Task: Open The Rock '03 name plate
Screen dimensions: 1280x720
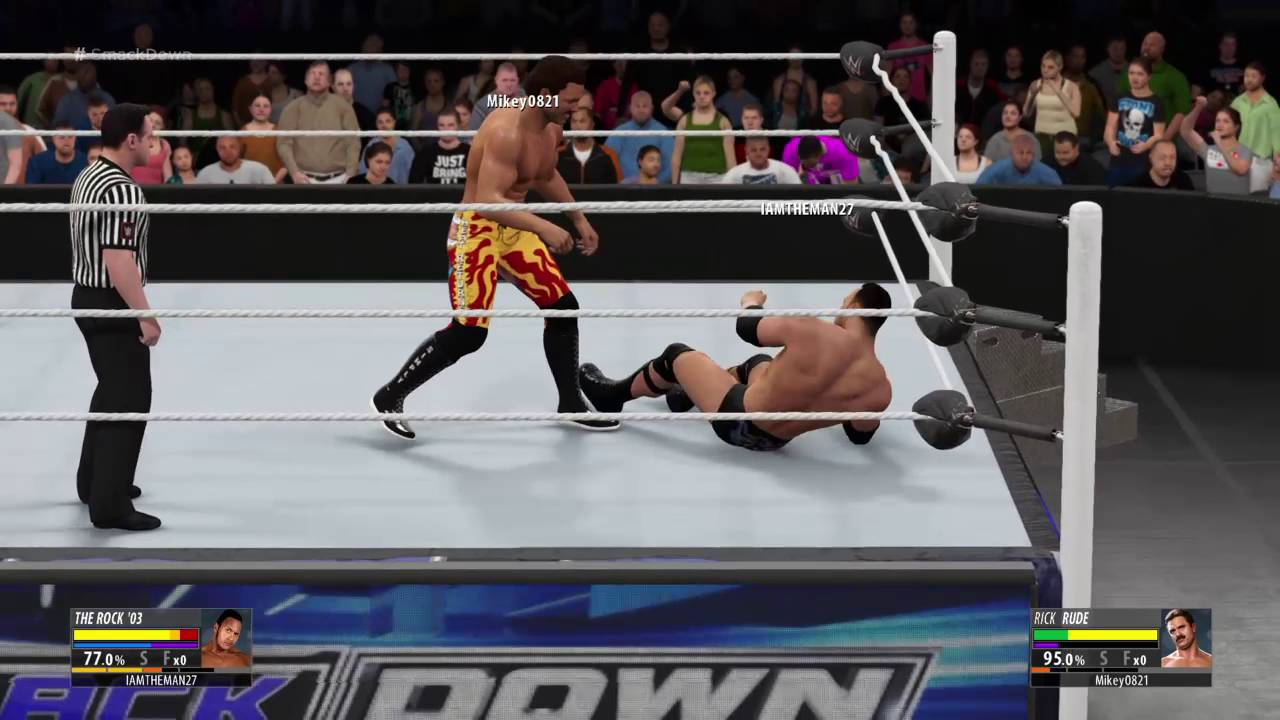Action: 110,618
